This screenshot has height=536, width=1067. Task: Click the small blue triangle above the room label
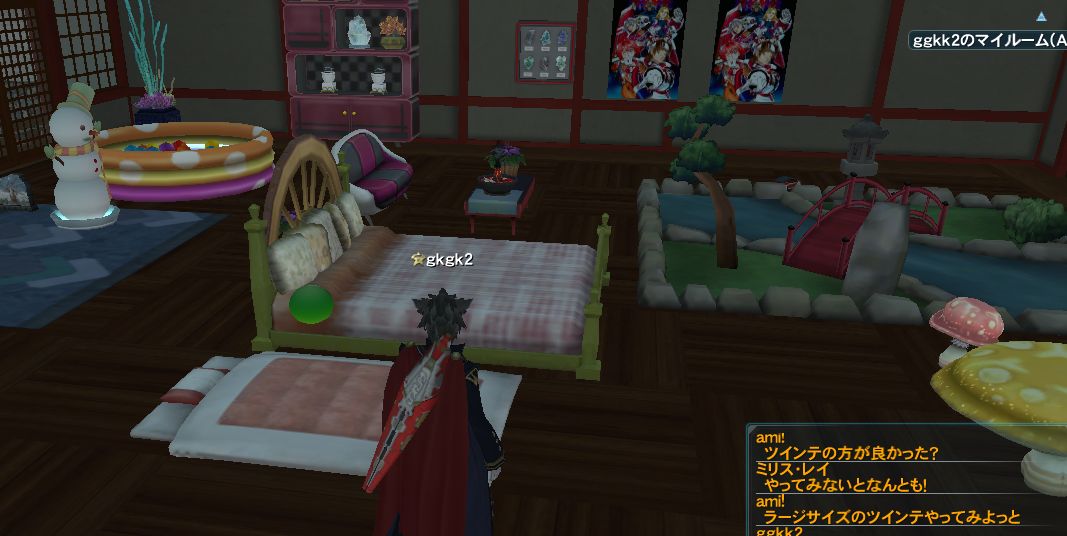(1041, 17)
